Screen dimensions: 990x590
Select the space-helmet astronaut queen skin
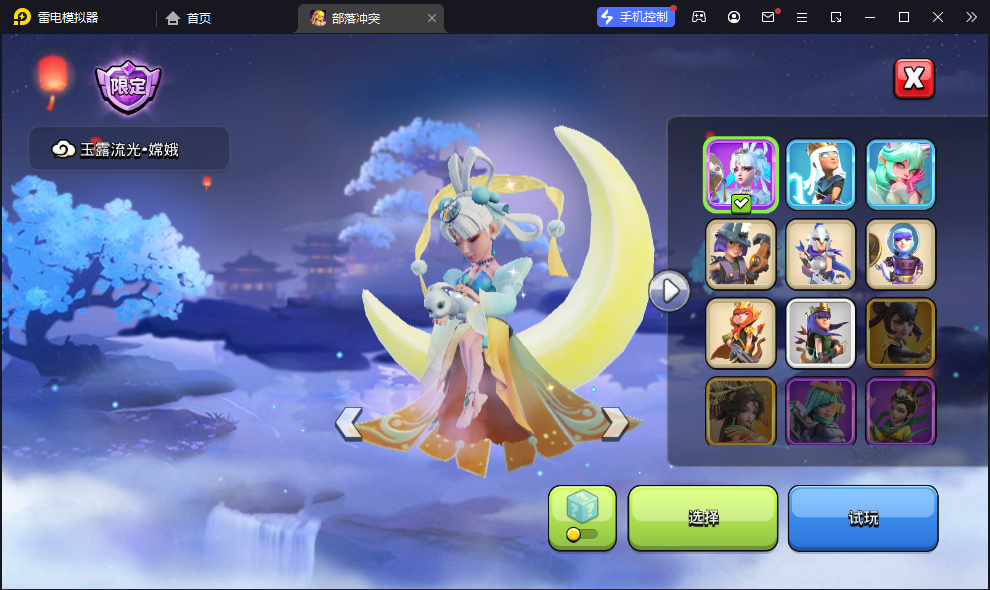tap(901, 254)
